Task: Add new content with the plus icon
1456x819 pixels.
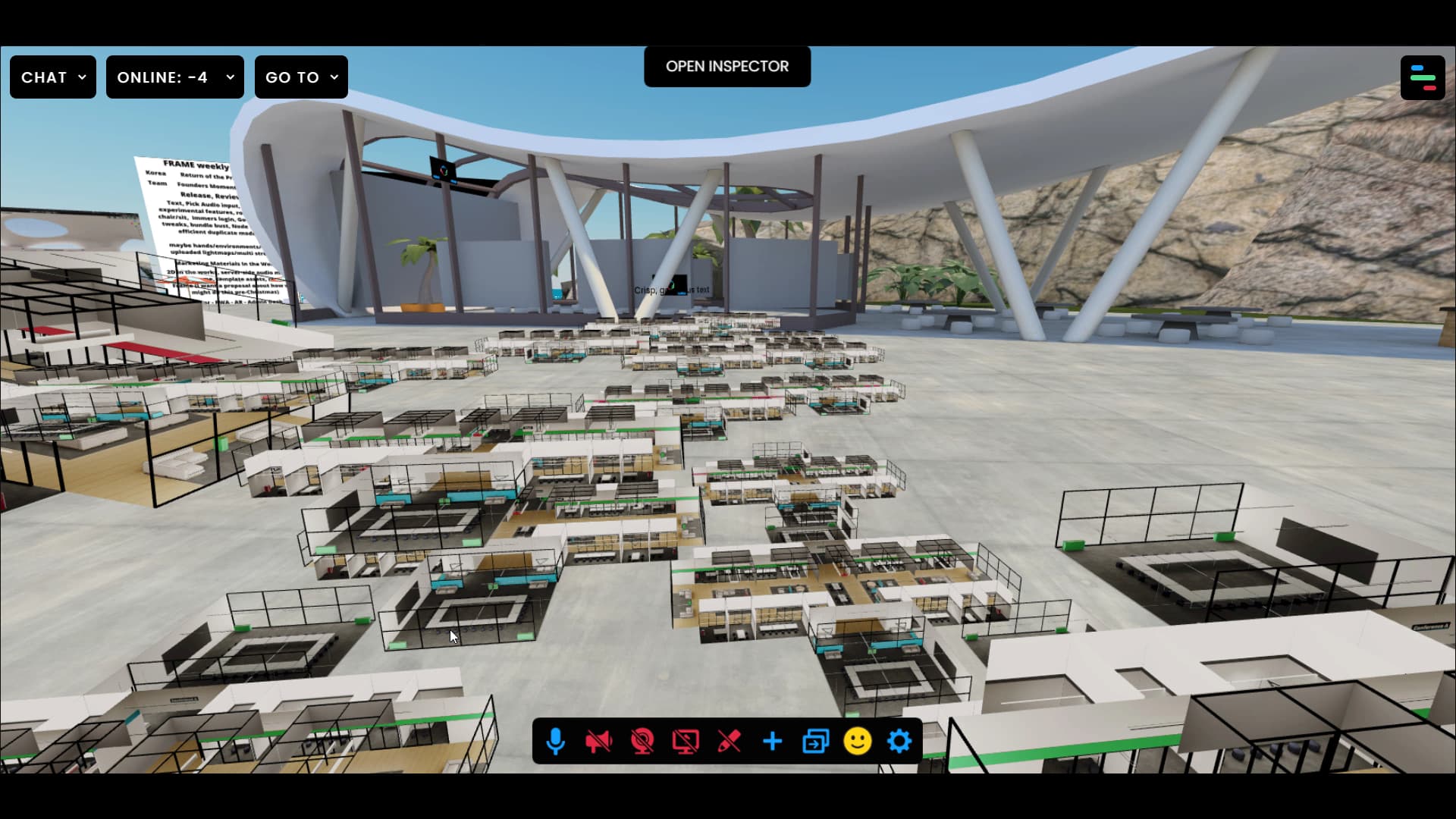Action: click(x=772, y=741)
